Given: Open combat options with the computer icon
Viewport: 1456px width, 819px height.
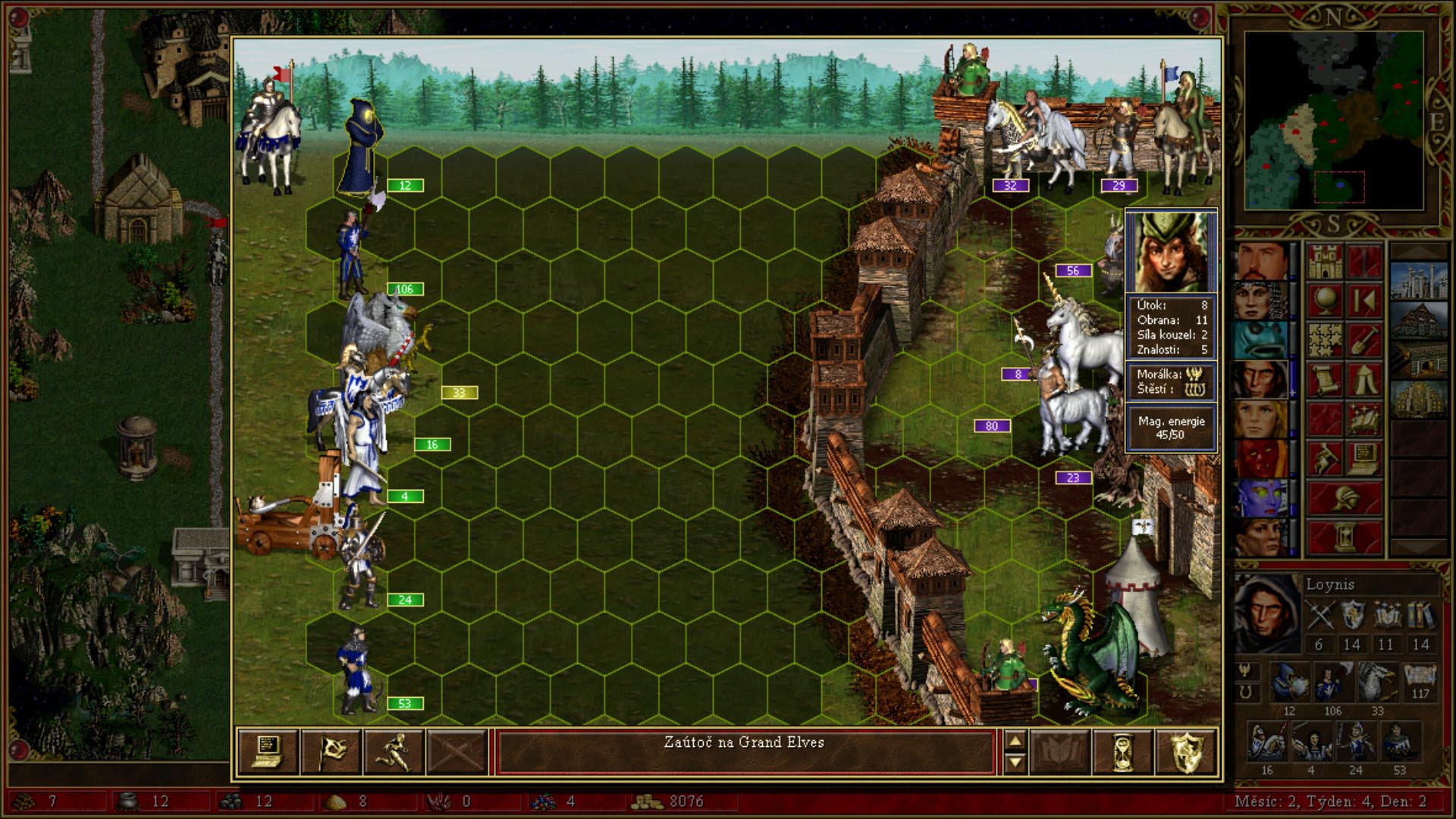Looking at the screenshot, I should pos(267,751).
